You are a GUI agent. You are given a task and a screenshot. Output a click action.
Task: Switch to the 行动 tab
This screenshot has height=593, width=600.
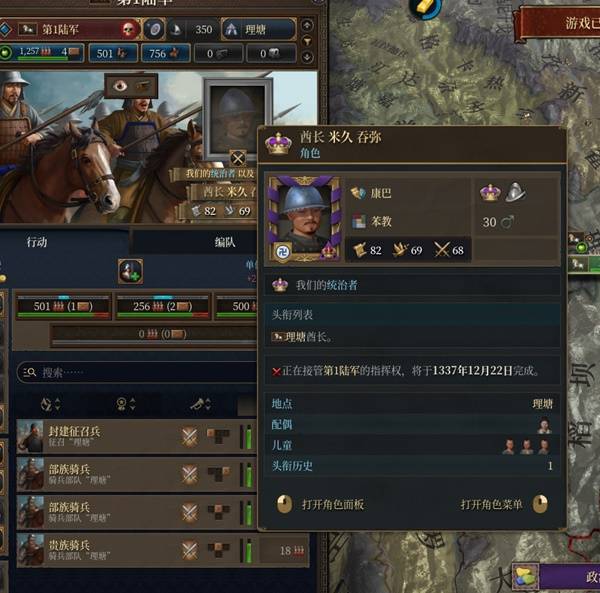coord(37,243)
